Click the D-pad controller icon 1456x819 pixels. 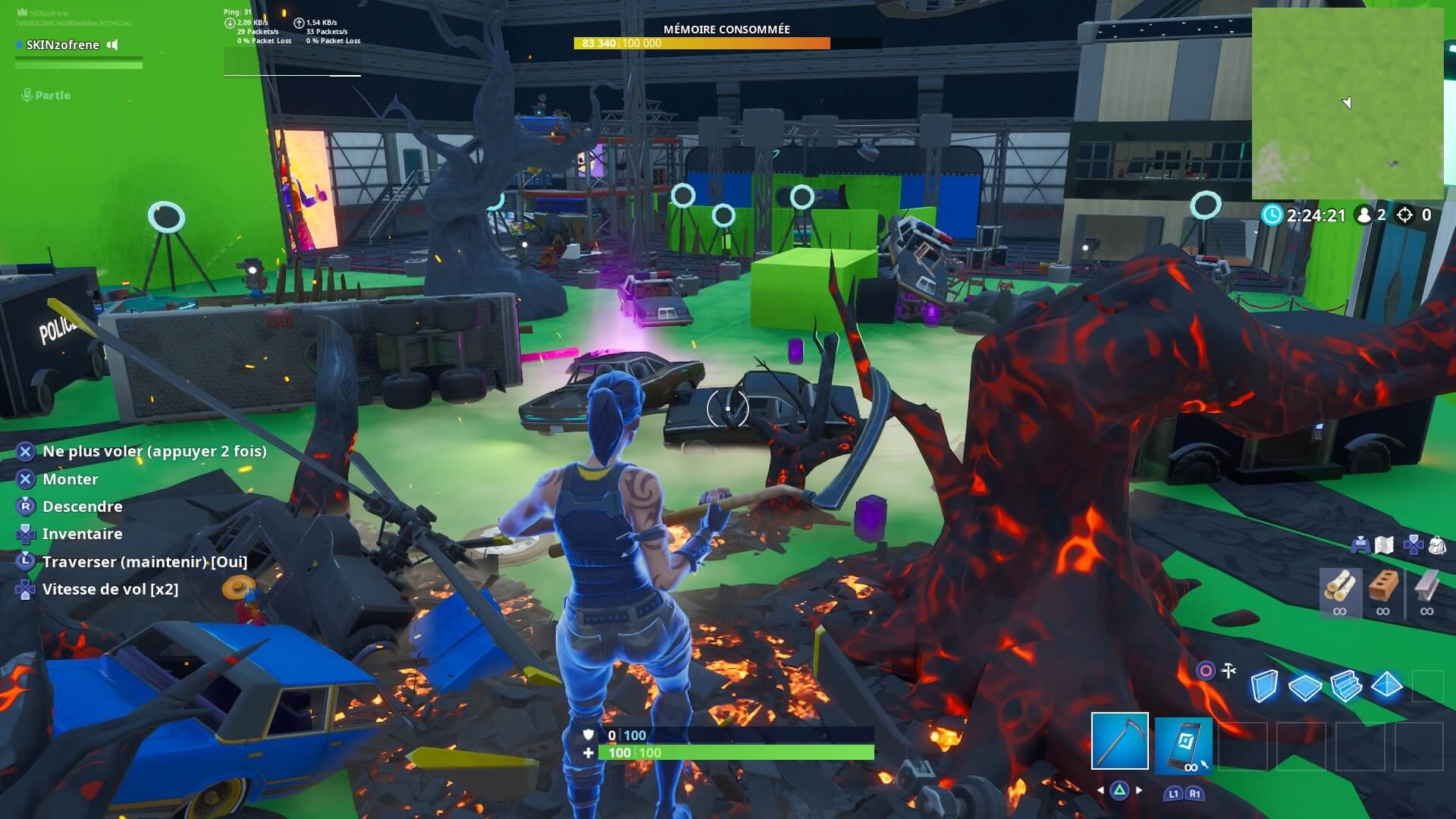tap(1414, 544)
